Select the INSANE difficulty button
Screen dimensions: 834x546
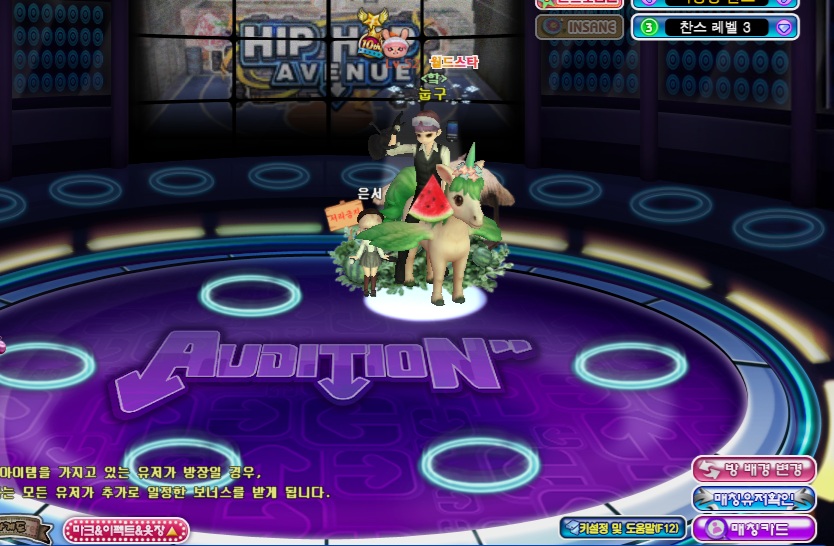[x=579, y=26]
